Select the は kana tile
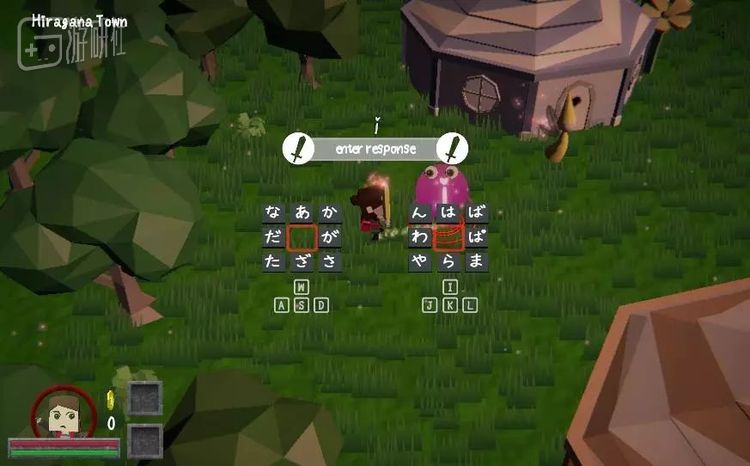Screen dimensions: 750x466 click(448, 212)
